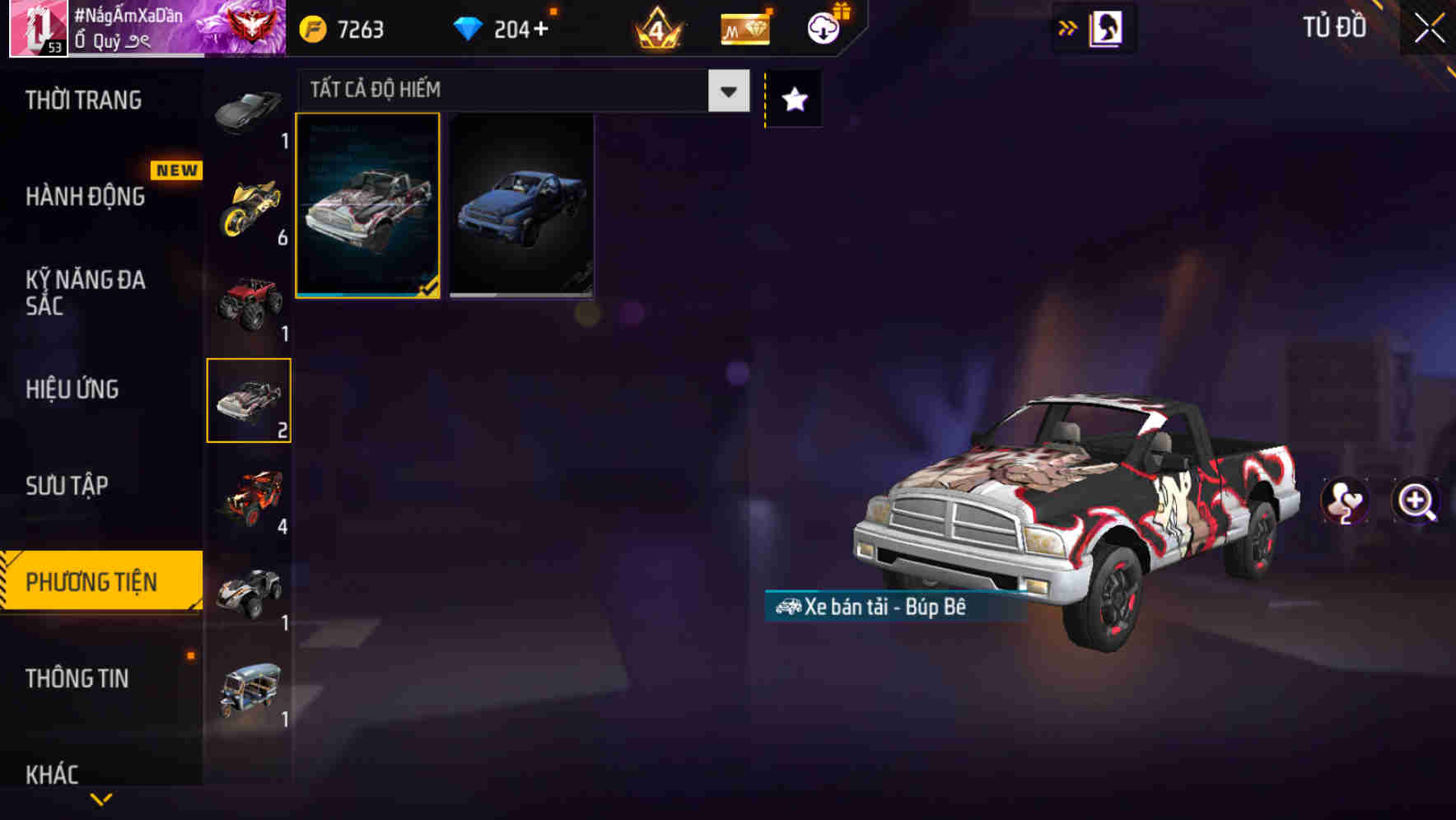
Task: Open the download center cloud icon
Action: tap(824, 27)
